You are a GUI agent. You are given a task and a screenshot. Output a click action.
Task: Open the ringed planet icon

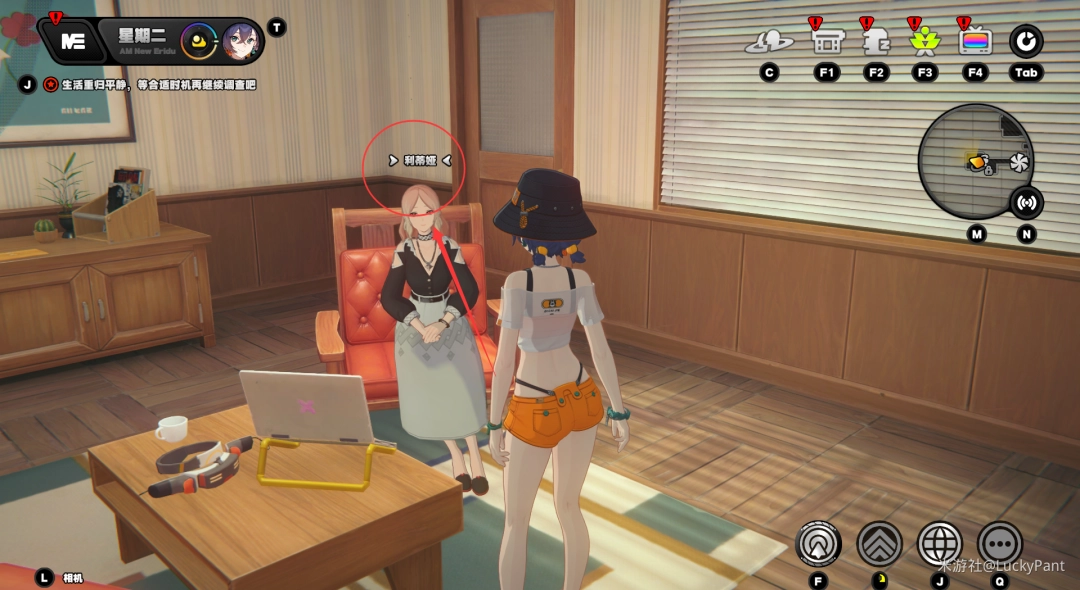click(x=769, y=42)
